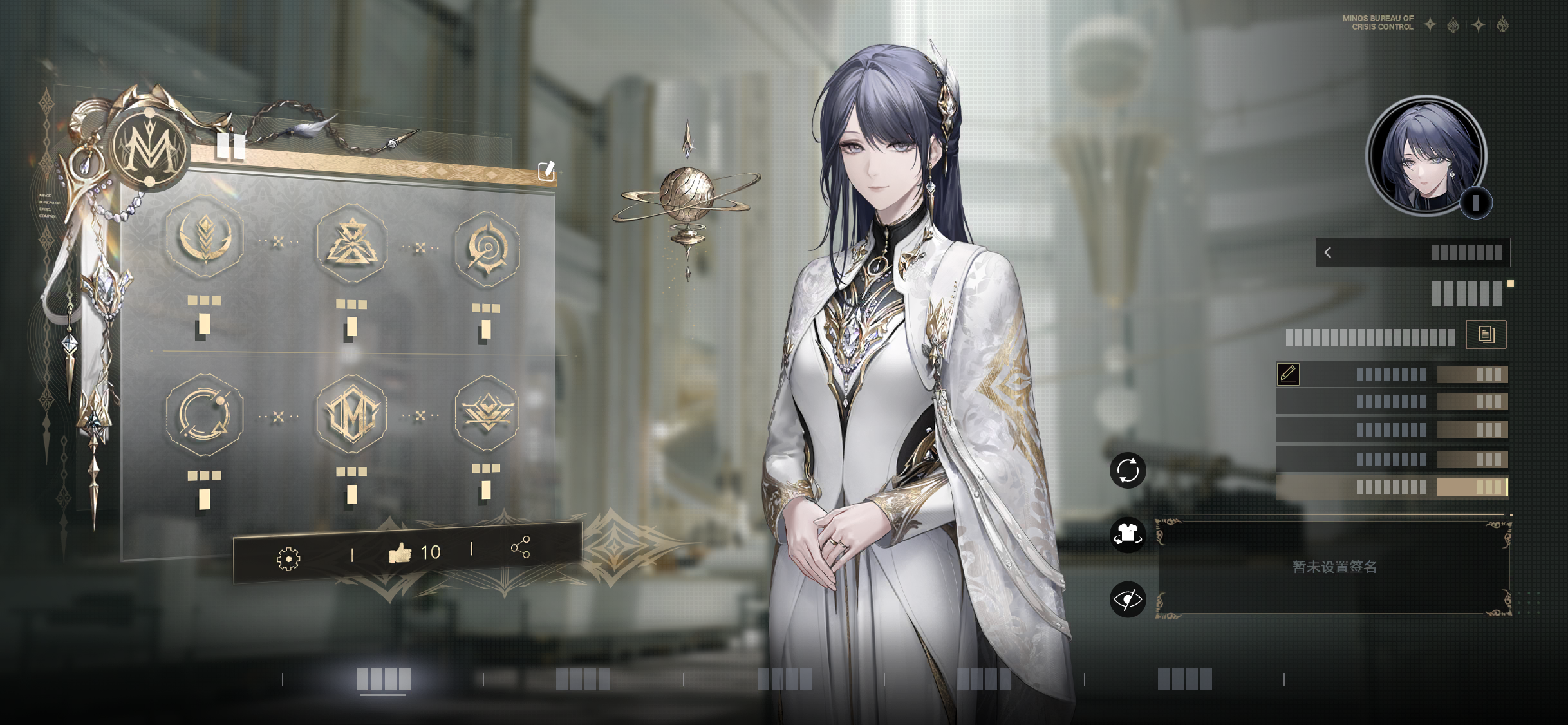1568x725 pixels.
Task: Switch character outfit with the shirt icon
Action: click(1128, 534)
